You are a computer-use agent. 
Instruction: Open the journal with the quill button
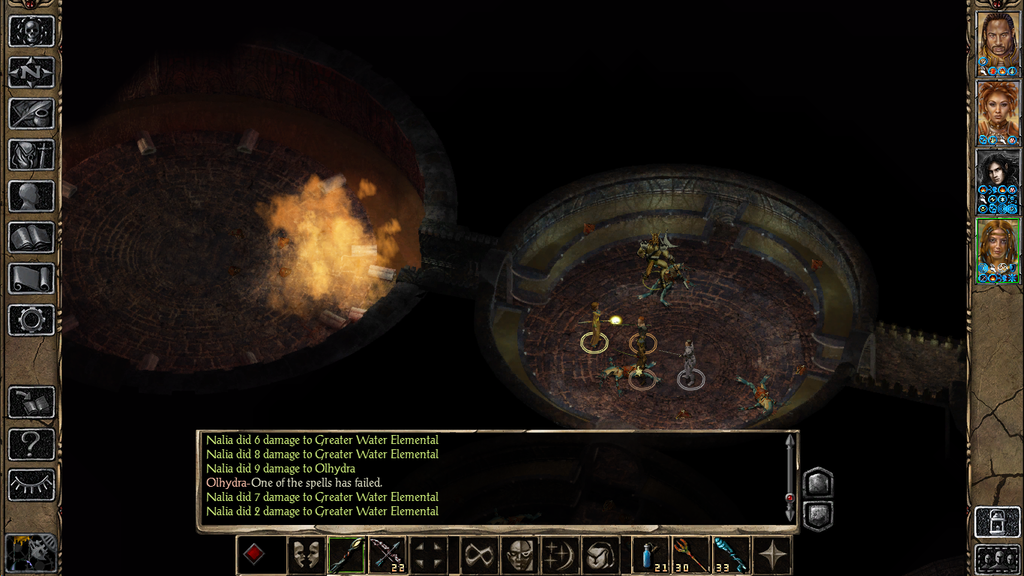pyautogui.click(x=31, y=113)
